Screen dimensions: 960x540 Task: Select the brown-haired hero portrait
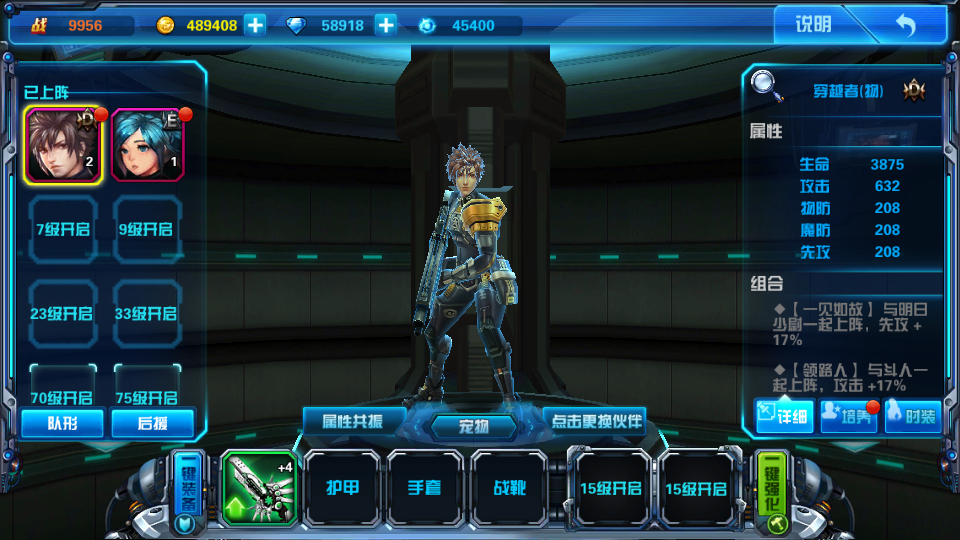point(62,145)
